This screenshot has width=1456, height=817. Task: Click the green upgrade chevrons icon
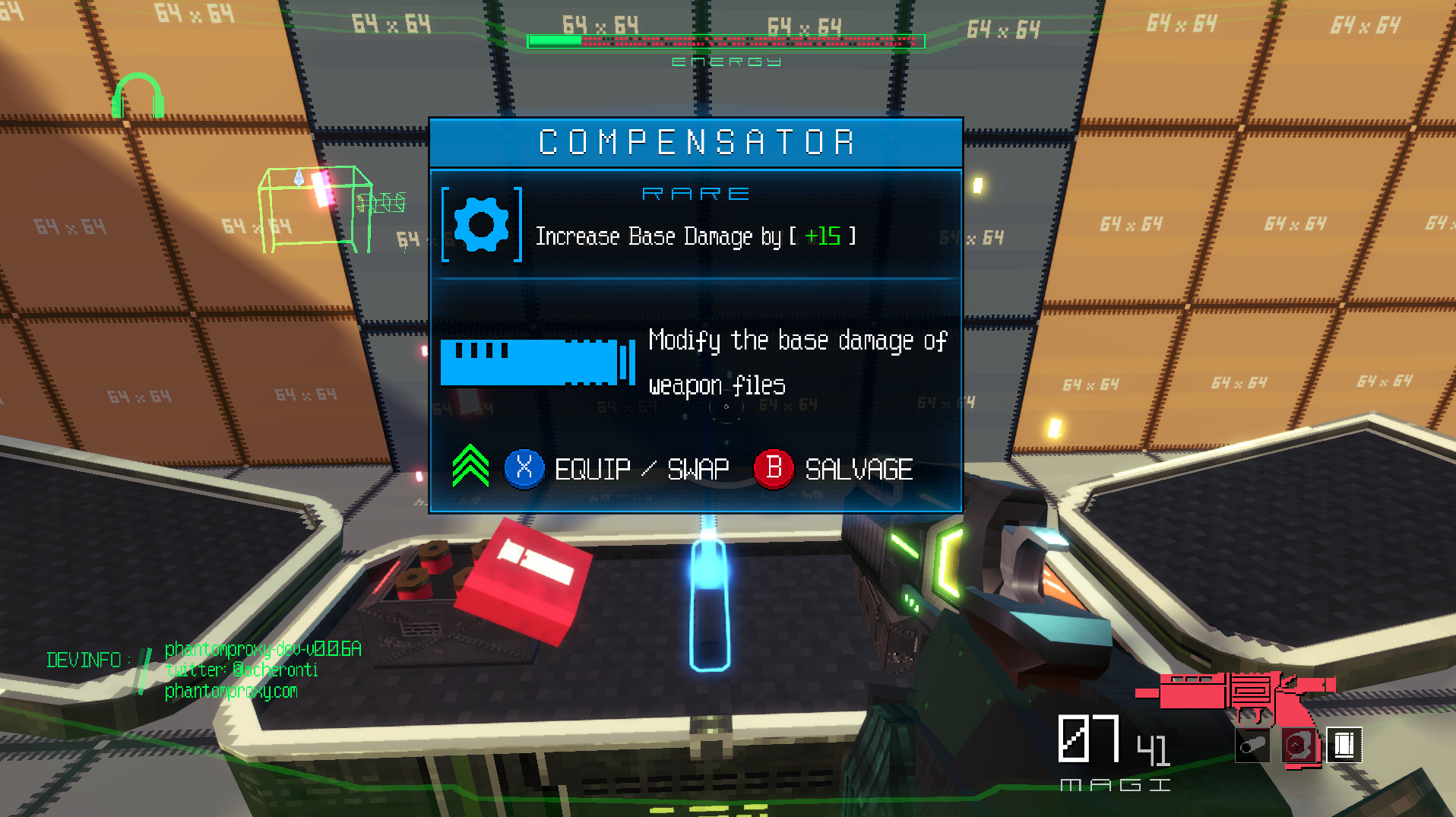pyautogui.click(x=470, y=466)
